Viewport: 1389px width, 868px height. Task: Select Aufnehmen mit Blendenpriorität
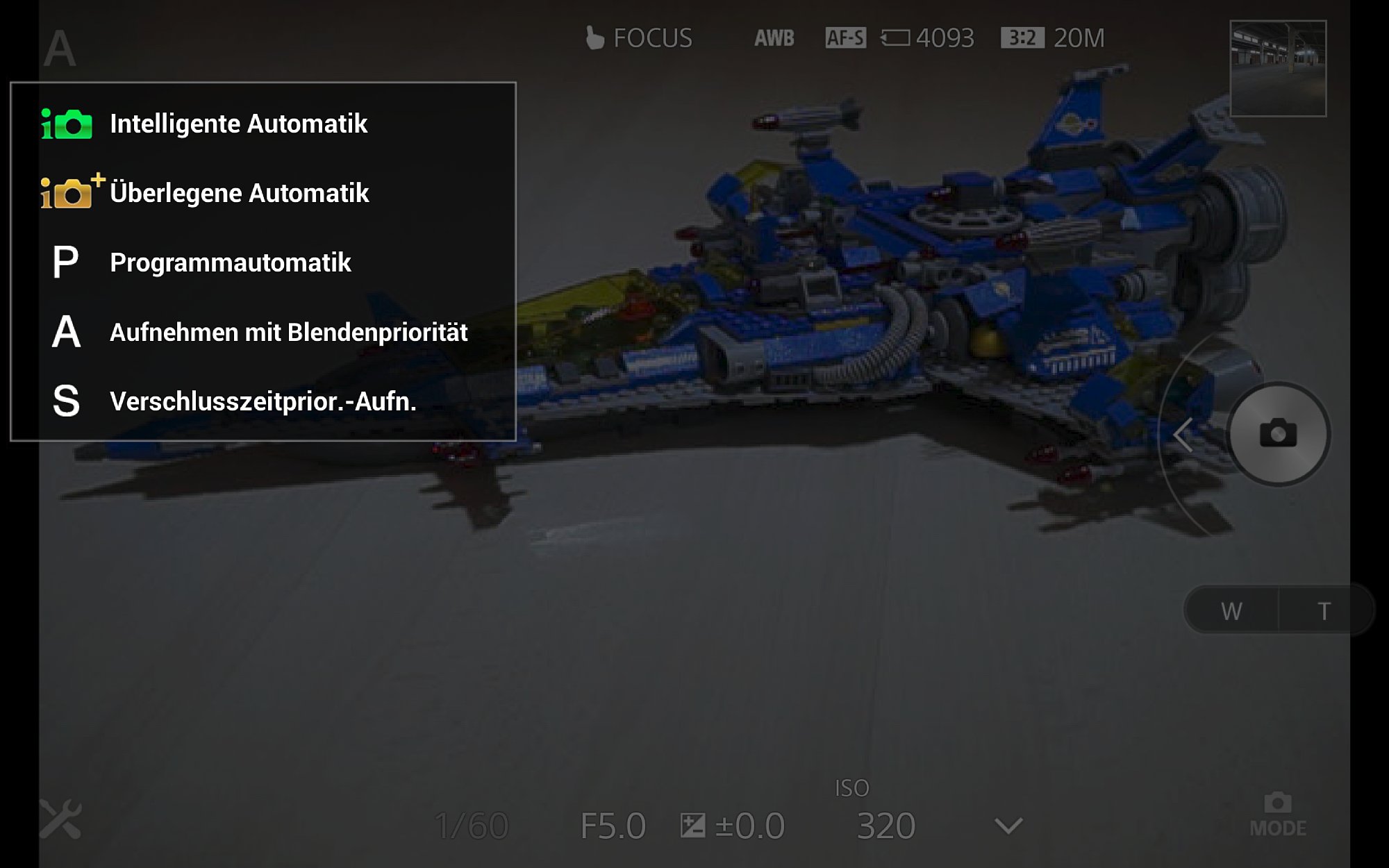click(288, 332)
